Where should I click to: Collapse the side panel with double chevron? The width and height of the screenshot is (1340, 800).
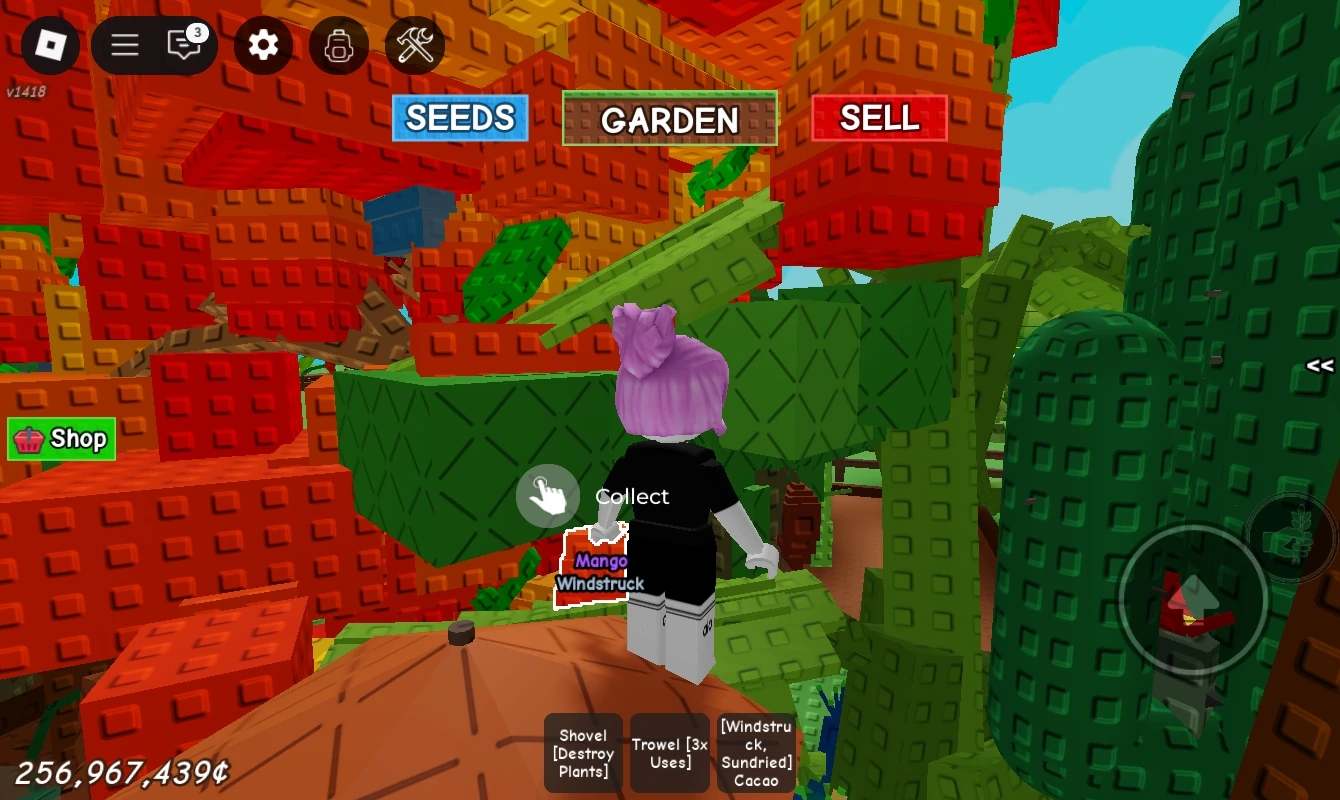pos(1318,366)
